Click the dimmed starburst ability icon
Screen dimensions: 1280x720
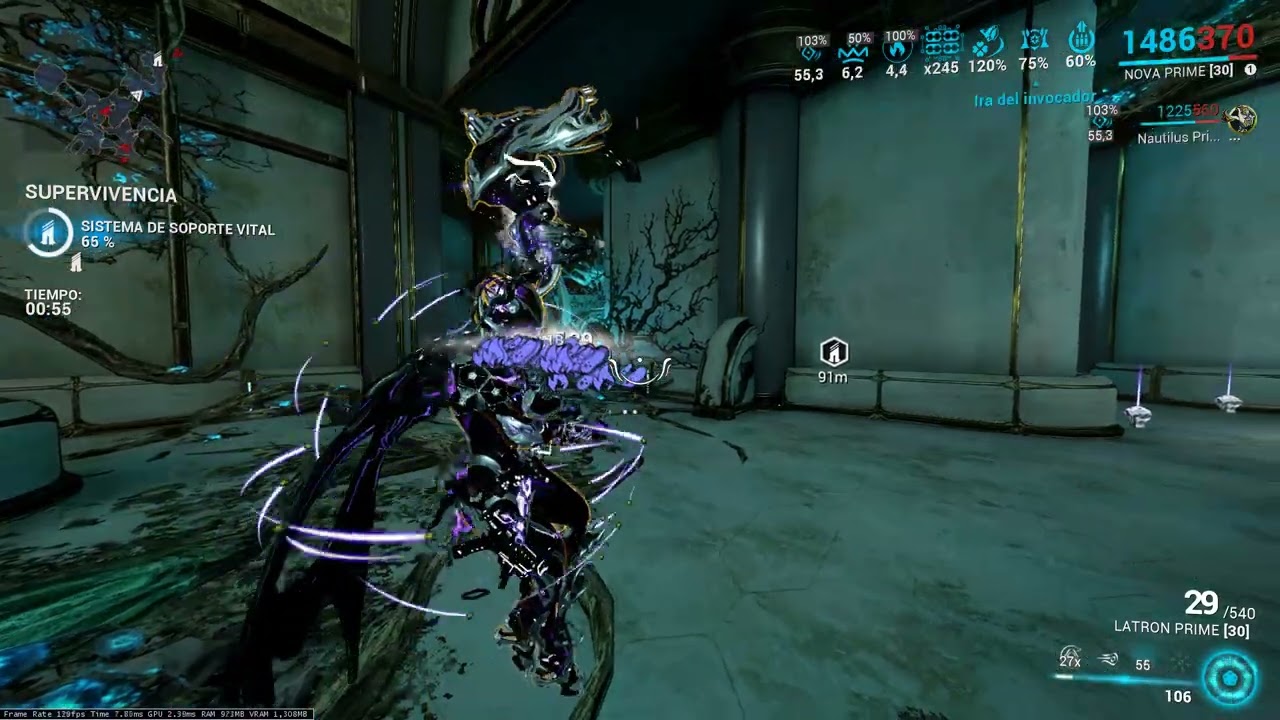(x=1181, y=662)
